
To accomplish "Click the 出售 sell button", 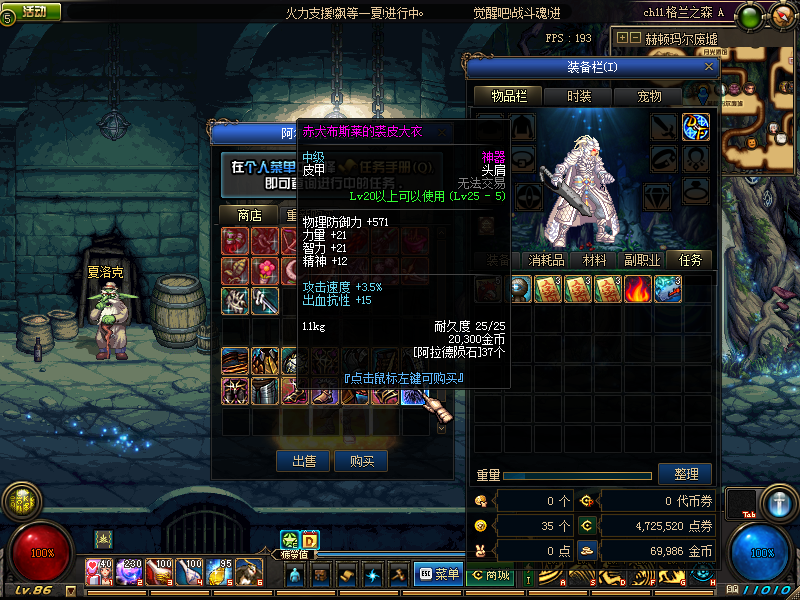I will click(x=303, y=461).
